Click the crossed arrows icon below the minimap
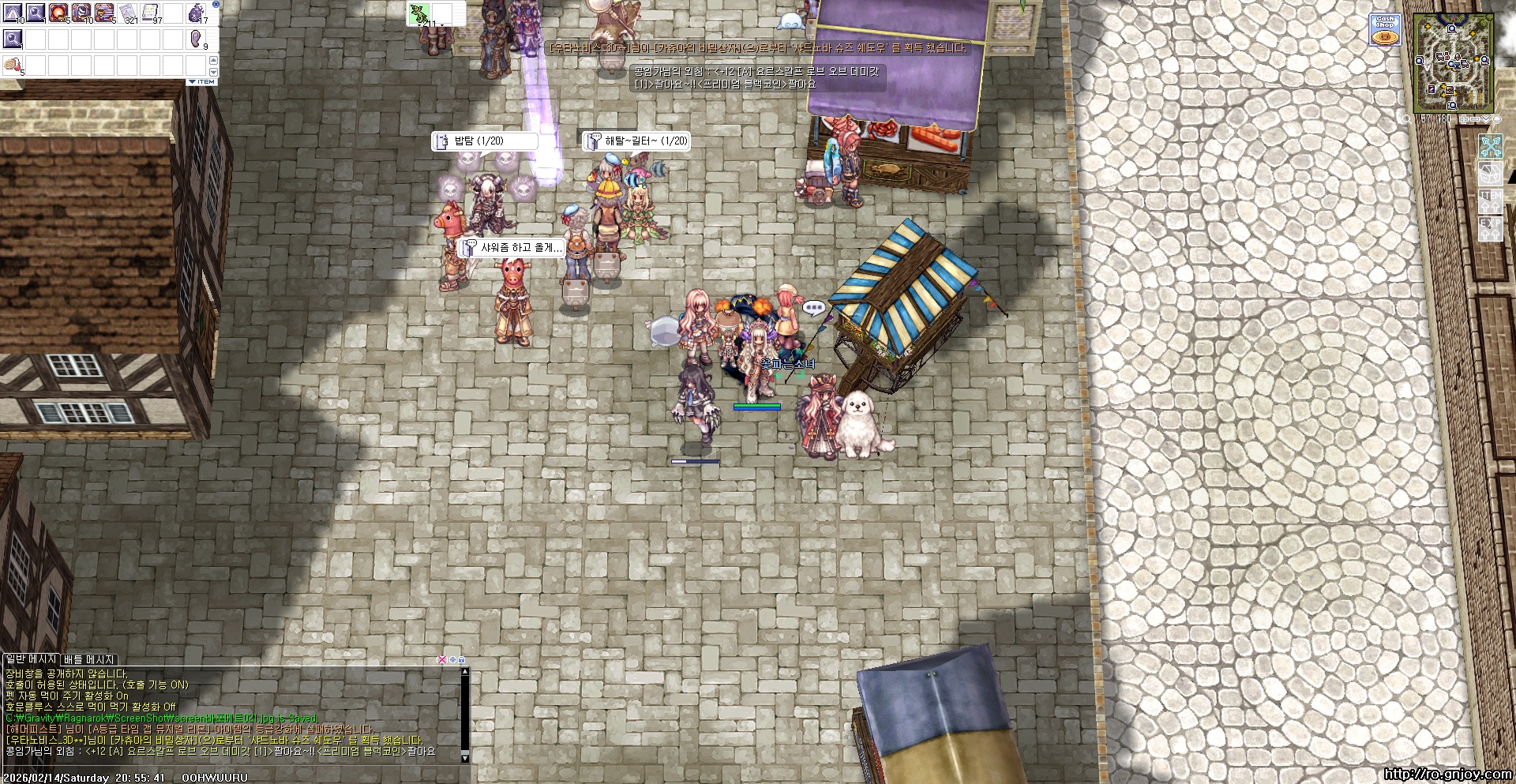1516x784 pixels. [x=1490, y=147]
